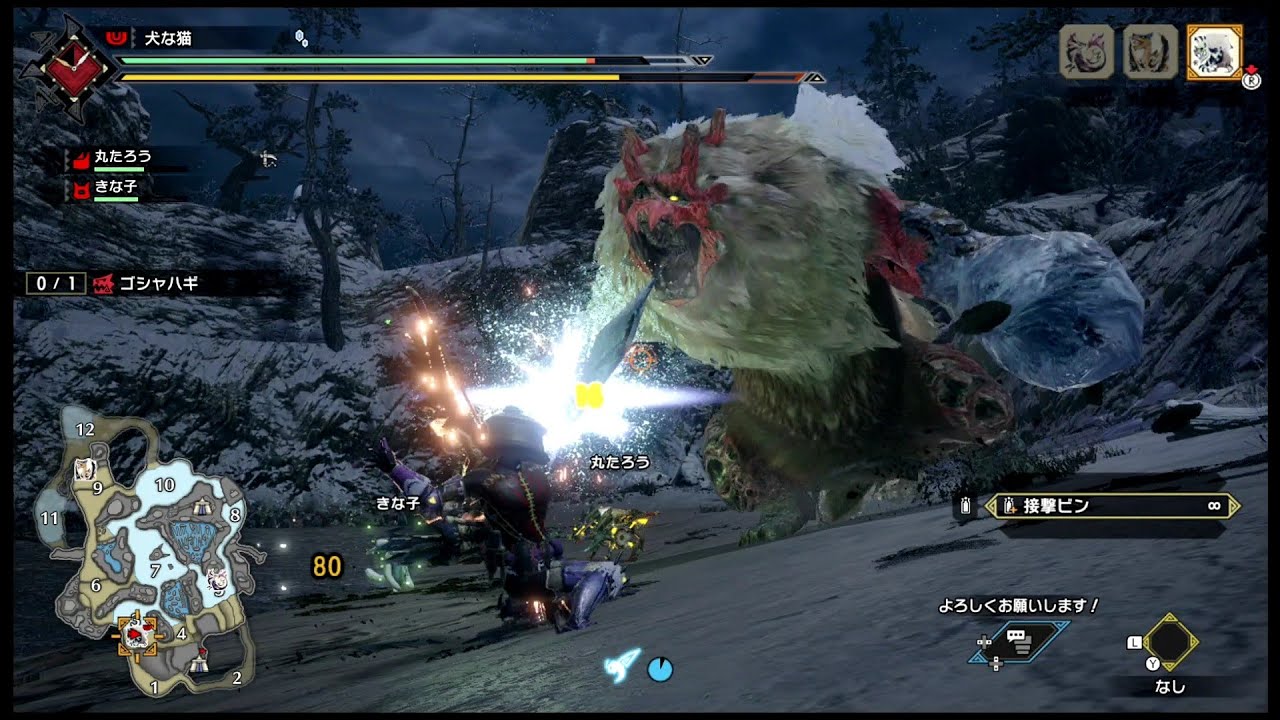The height and width of the screenshot is (720, 1280).
Task: Select the purple monster icon
Action: 1086,52
